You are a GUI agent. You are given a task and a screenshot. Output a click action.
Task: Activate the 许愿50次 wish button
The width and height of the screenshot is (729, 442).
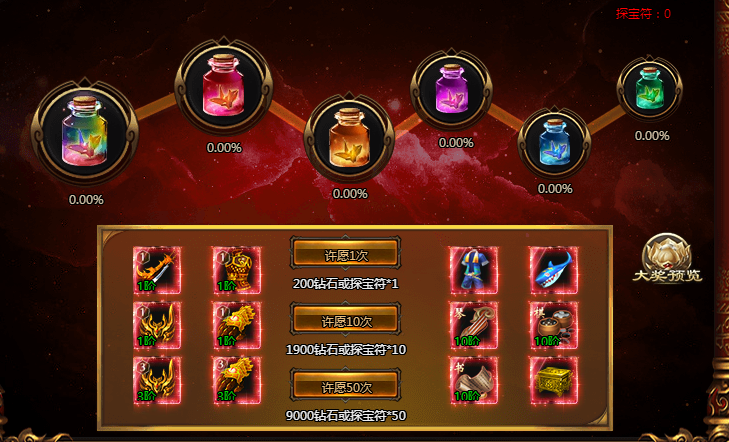[345, 386]
